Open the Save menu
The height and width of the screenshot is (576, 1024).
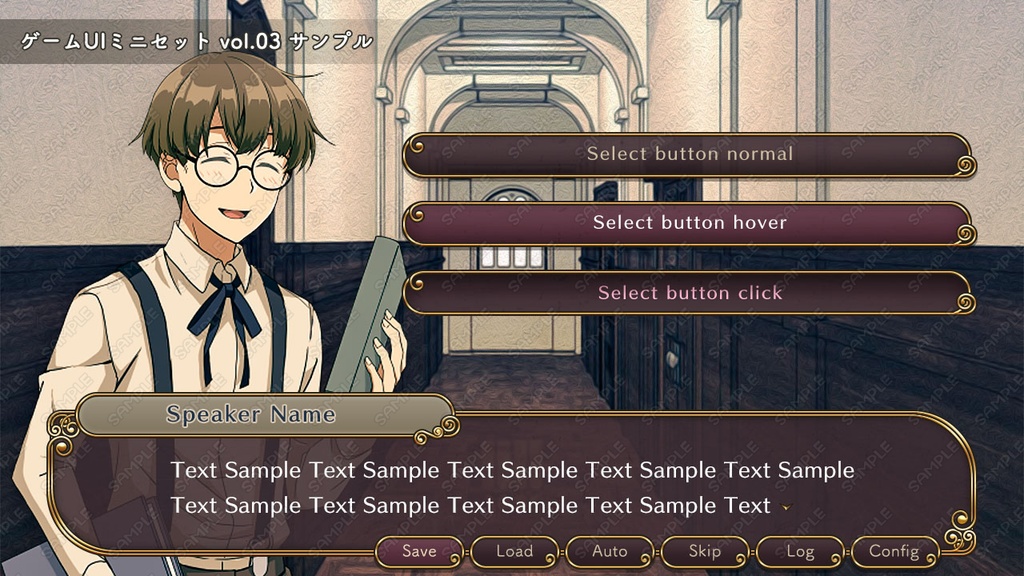click(x=419, y=551)
